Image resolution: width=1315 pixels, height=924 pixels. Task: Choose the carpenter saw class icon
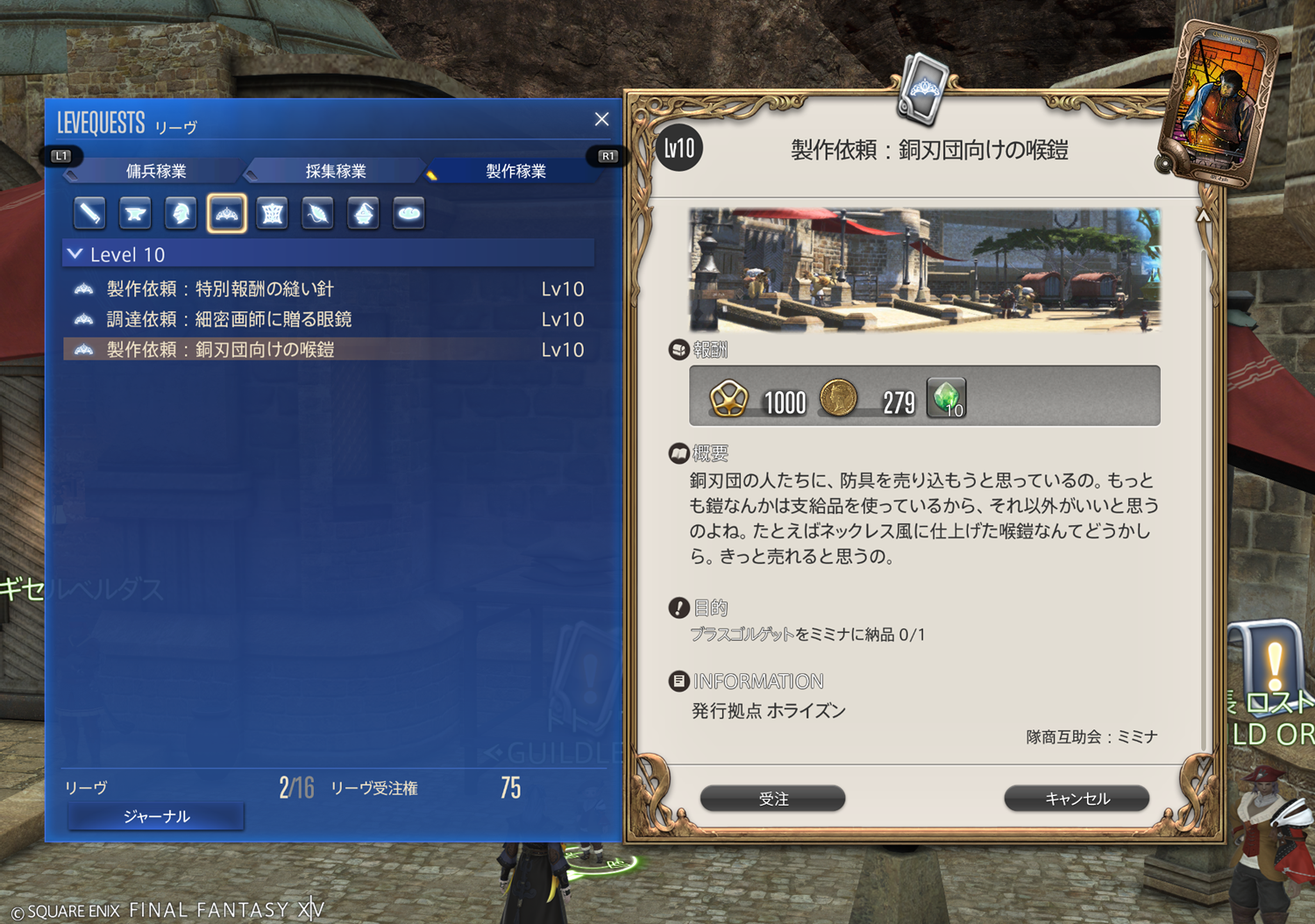point(89,213)
